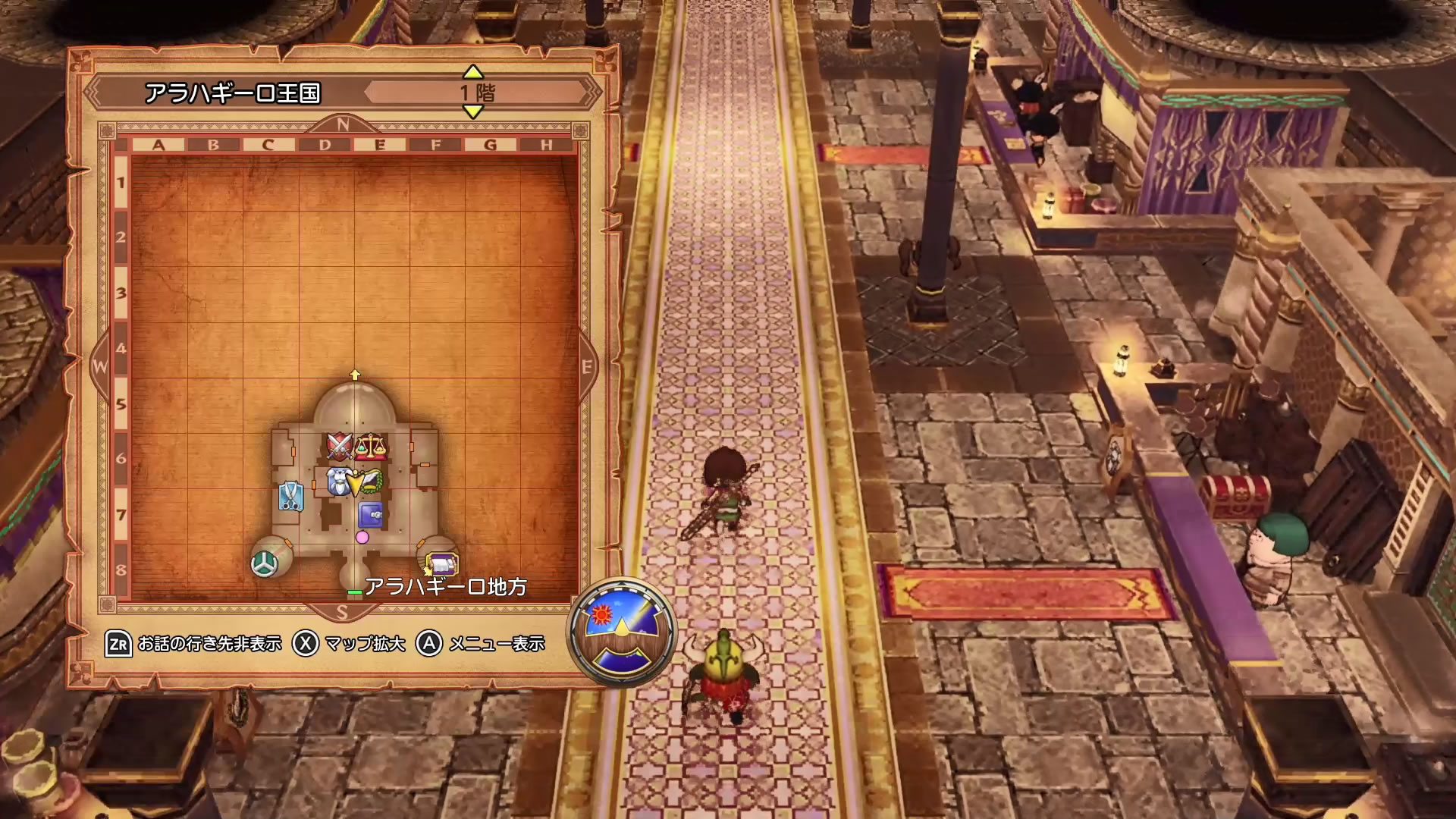
Task: Enlarge the map with マップ拡大
Action: tap(350, 644)
